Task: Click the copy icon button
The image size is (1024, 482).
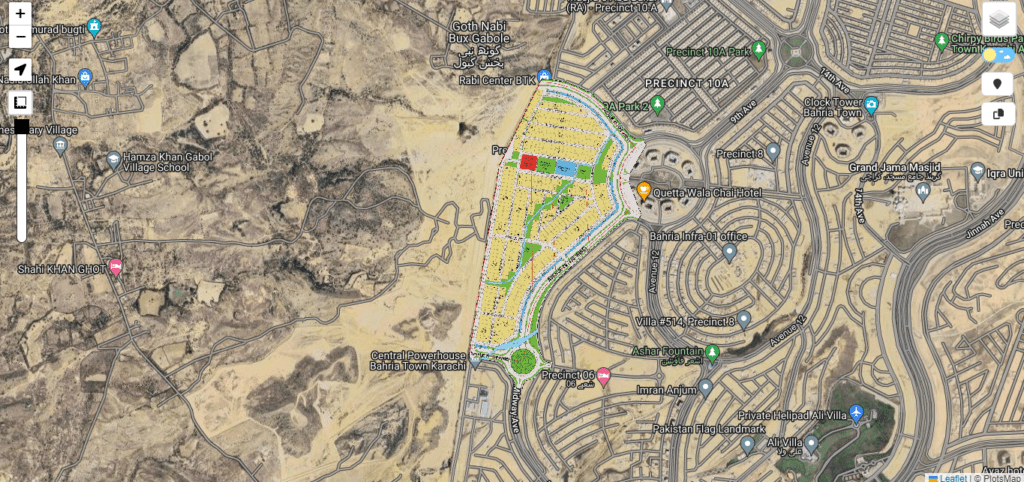Action: click(x=997, y=114)
